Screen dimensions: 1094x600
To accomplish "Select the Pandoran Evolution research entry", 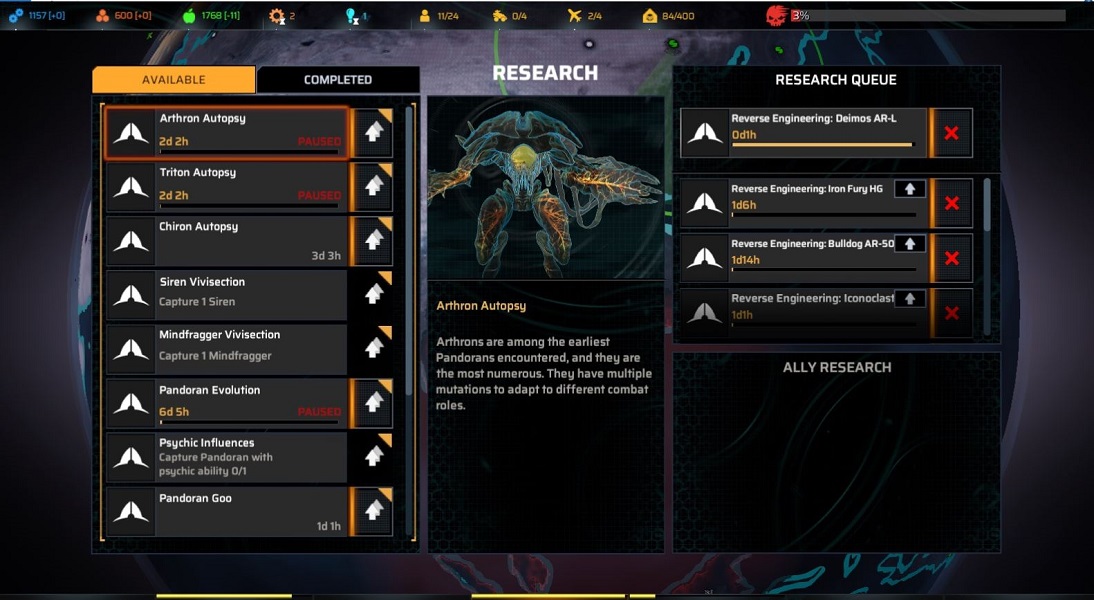I will click(226, 402).
